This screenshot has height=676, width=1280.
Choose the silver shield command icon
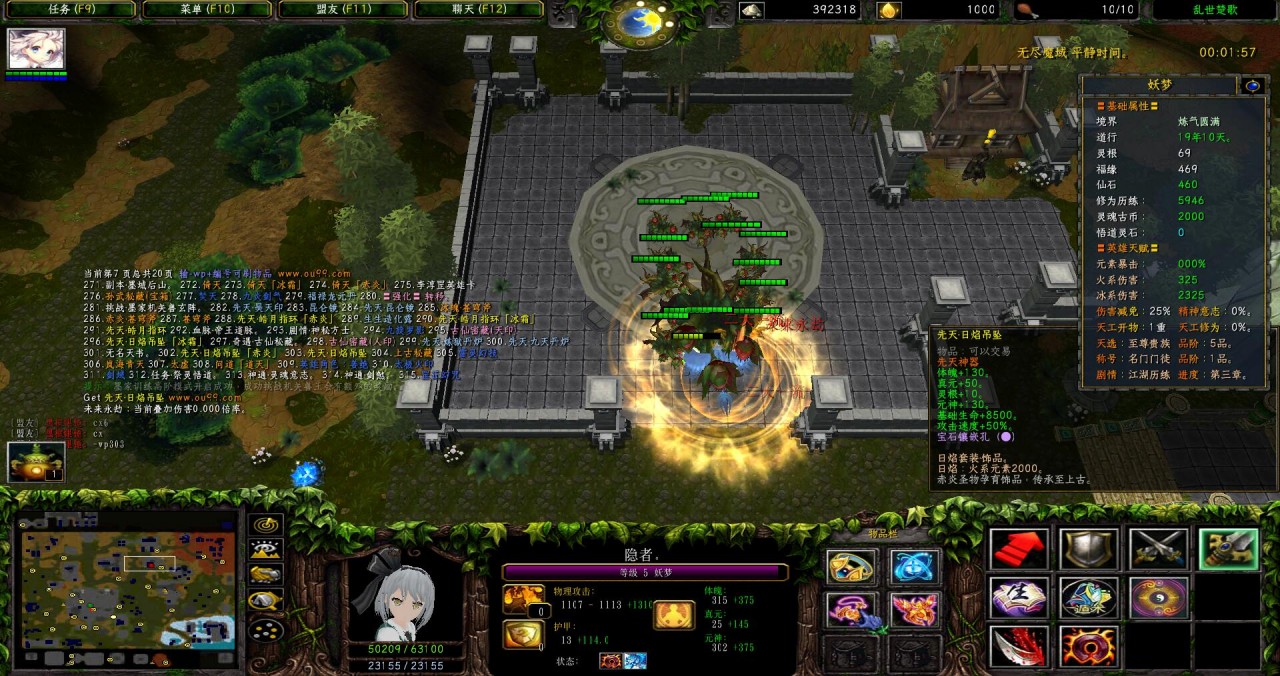point(1089,549)
